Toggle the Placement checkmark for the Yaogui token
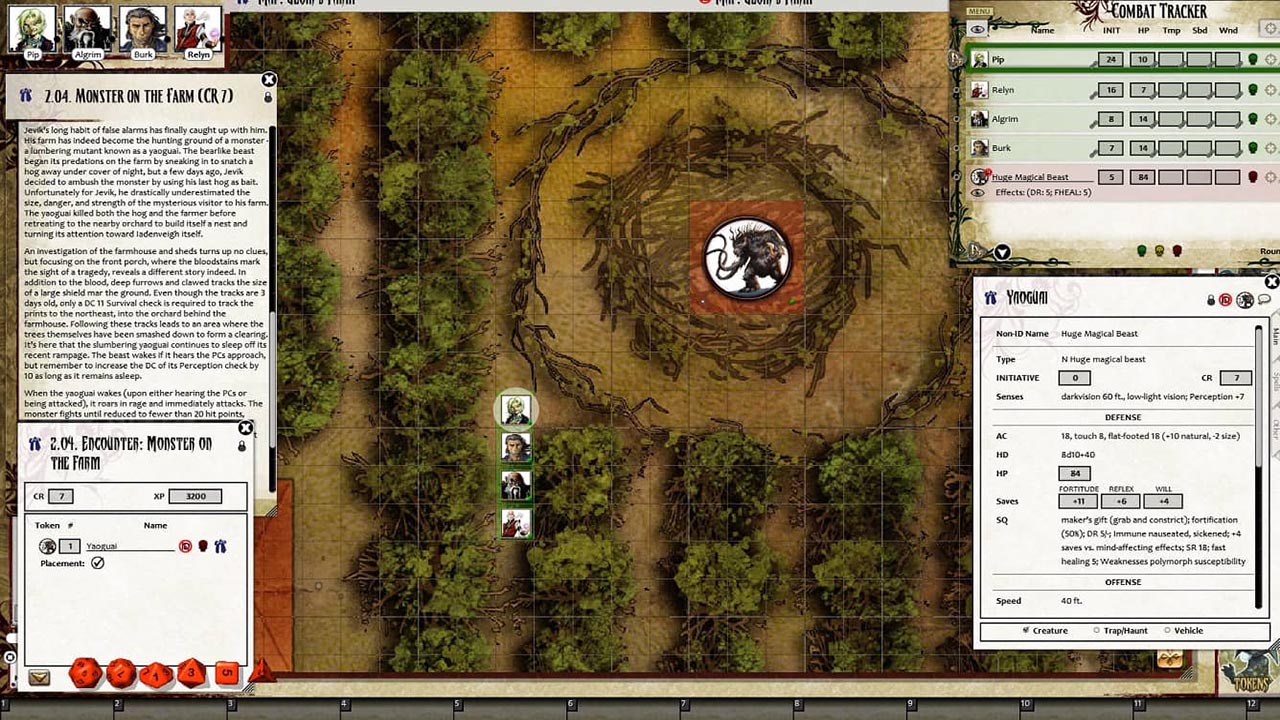 (97, 561)
